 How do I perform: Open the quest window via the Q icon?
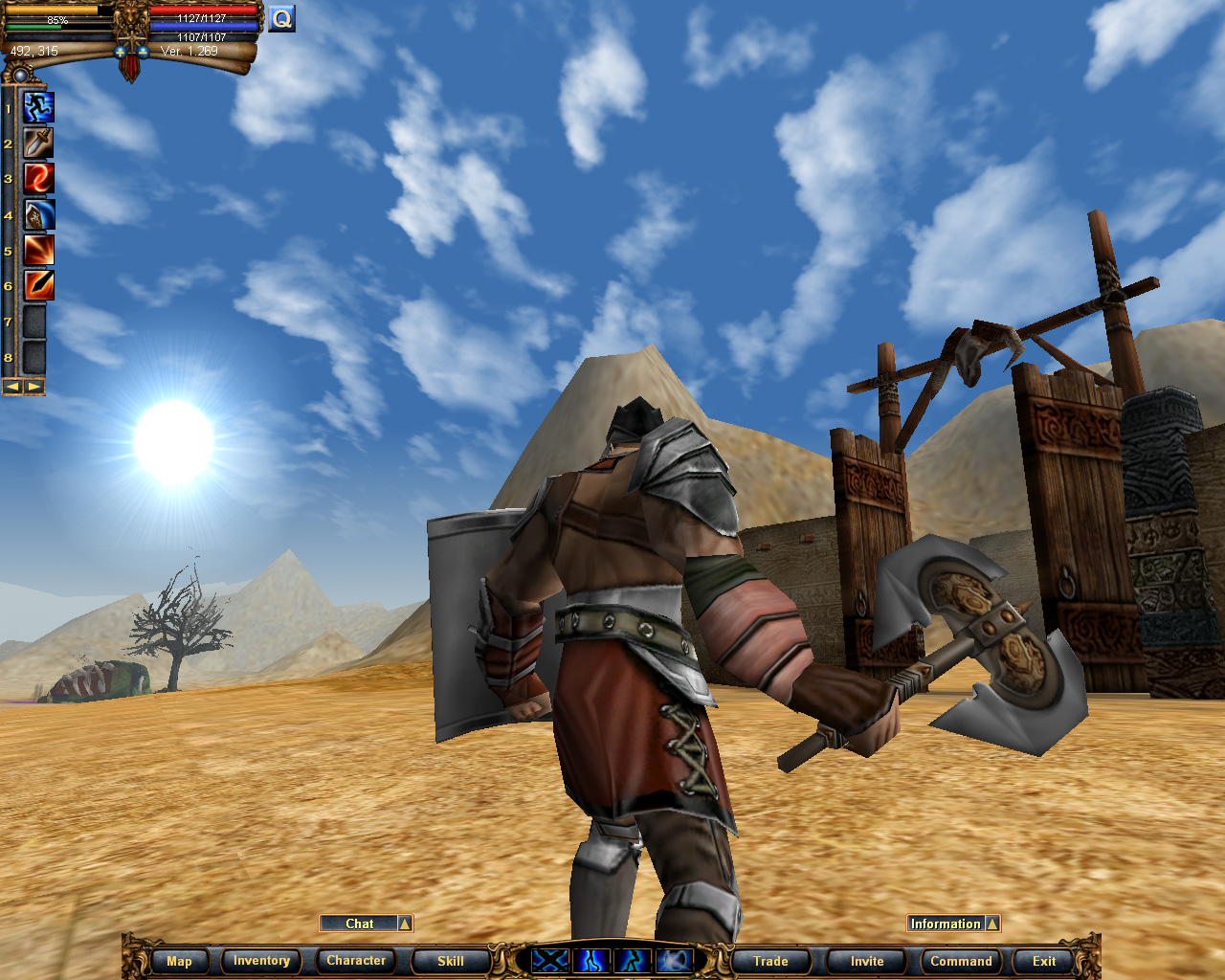tap(281, 18)
